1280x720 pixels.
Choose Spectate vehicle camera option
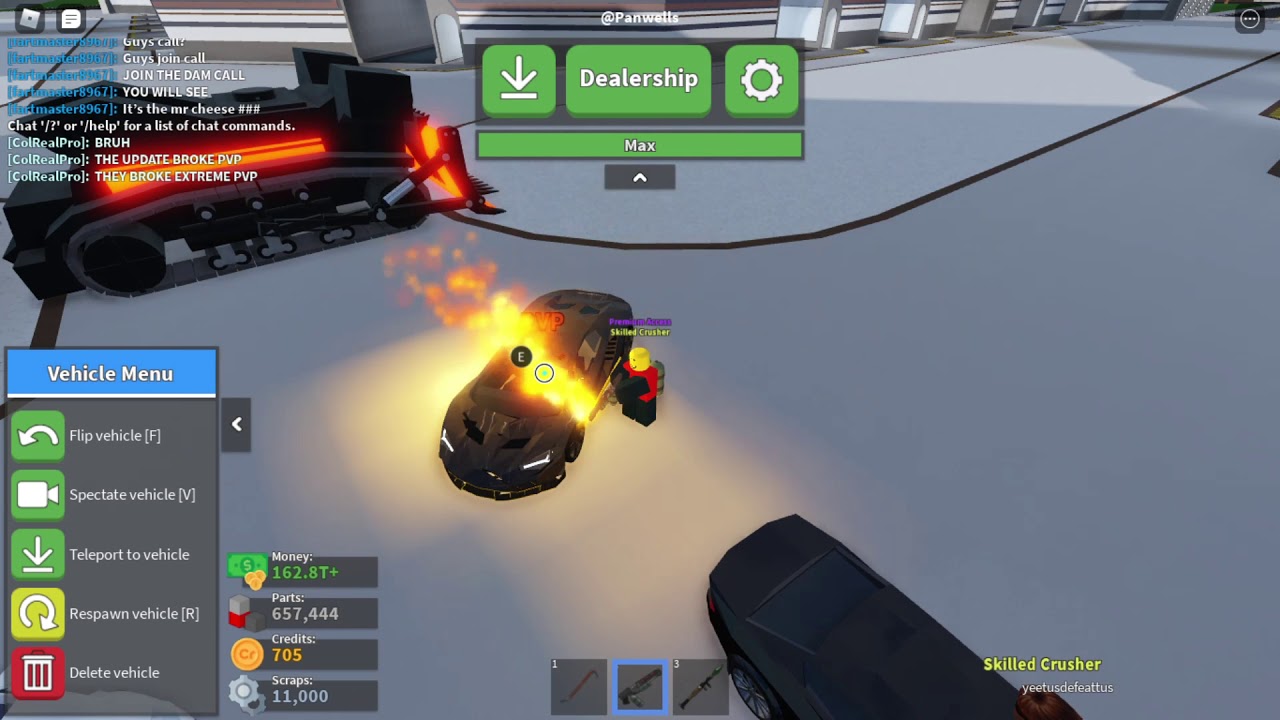pos(38,495)
